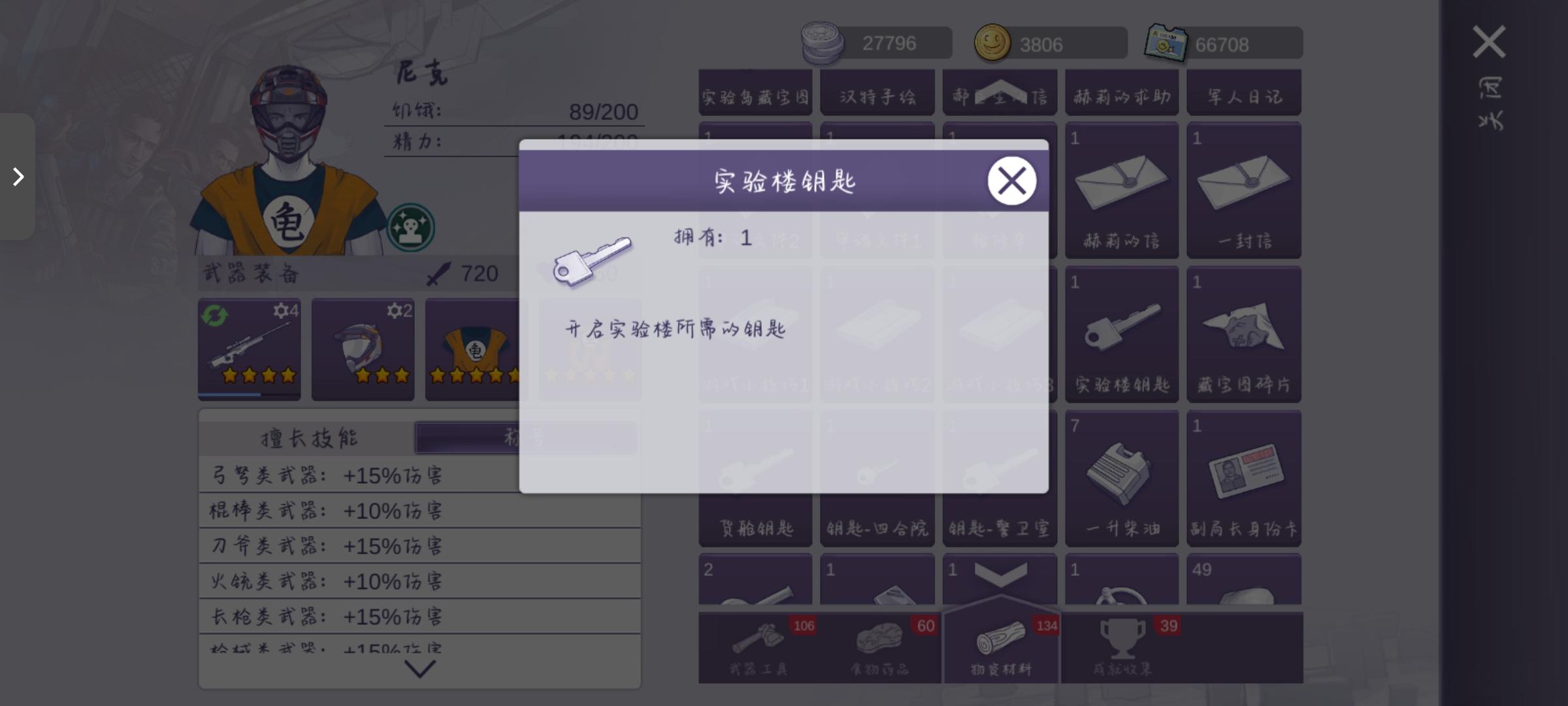1568x706 pixels.
Task: Click the bottle cap currency icon
Action: (x=823, y=42)
